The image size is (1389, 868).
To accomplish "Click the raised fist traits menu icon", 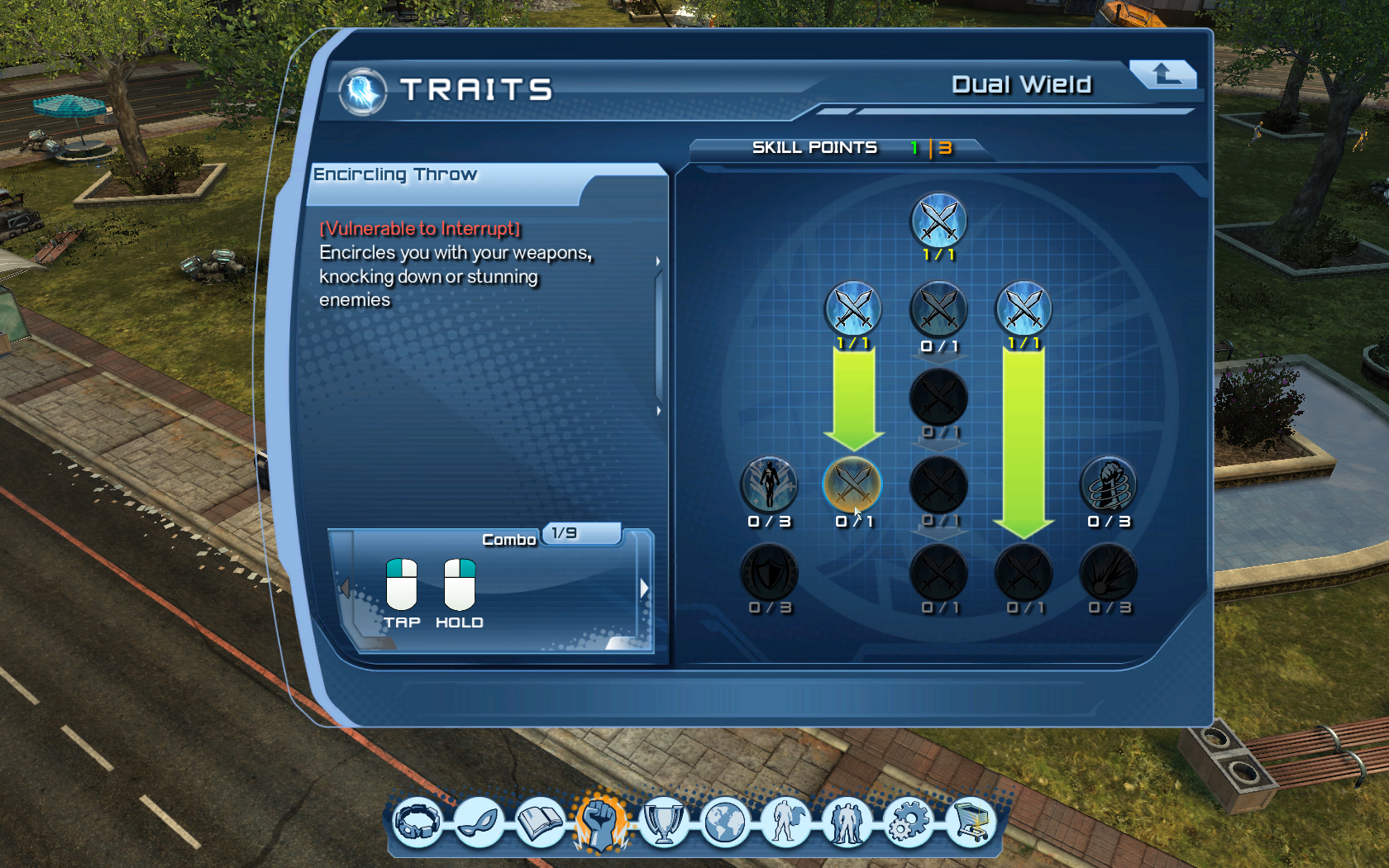I will (602, 823).
